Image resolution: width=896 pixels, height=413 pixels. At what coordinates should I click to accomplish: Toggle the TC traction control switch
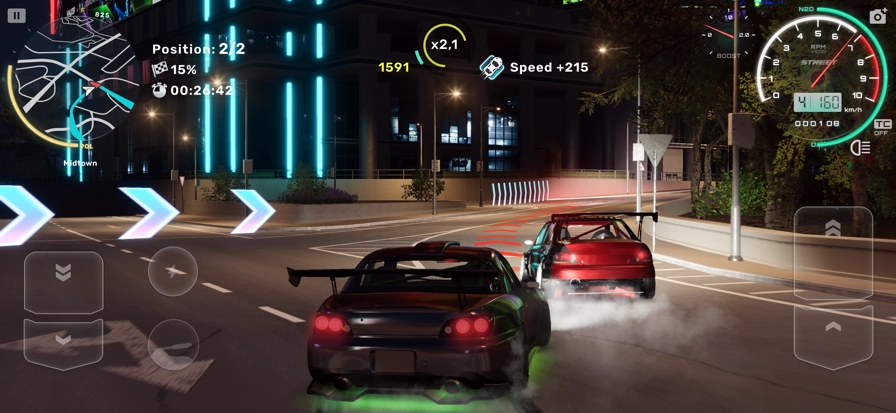pos(881,128)
